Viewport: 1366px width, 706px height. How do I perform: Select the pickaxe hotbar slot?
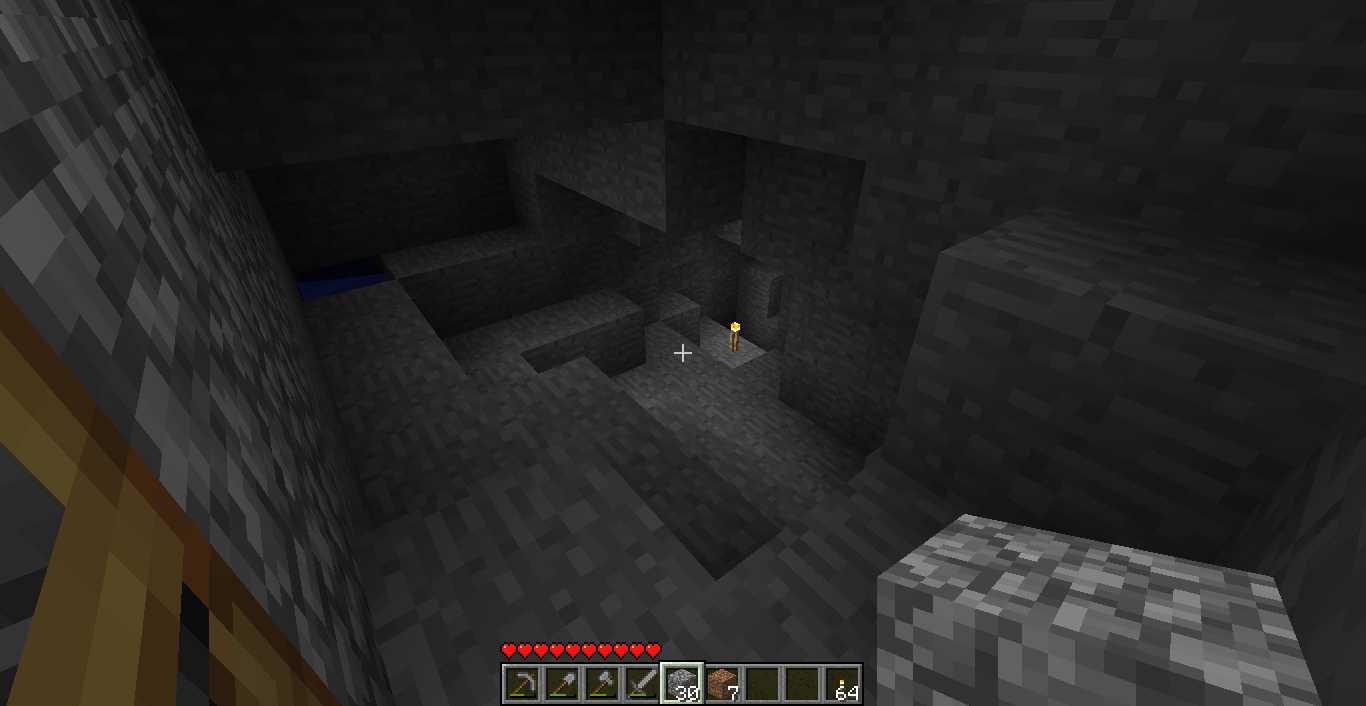point(522,684)
